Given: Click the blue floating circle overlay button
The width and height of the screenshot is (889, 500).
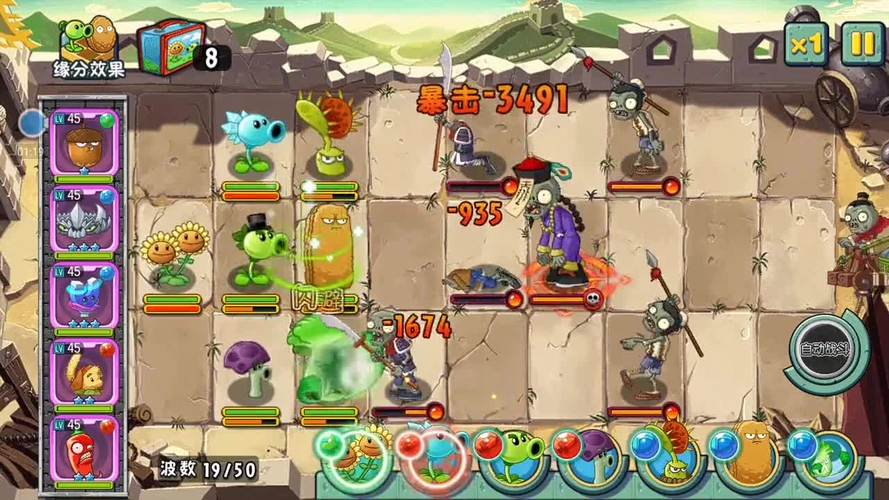Looking at the screenshot, I should coord(33,123).
